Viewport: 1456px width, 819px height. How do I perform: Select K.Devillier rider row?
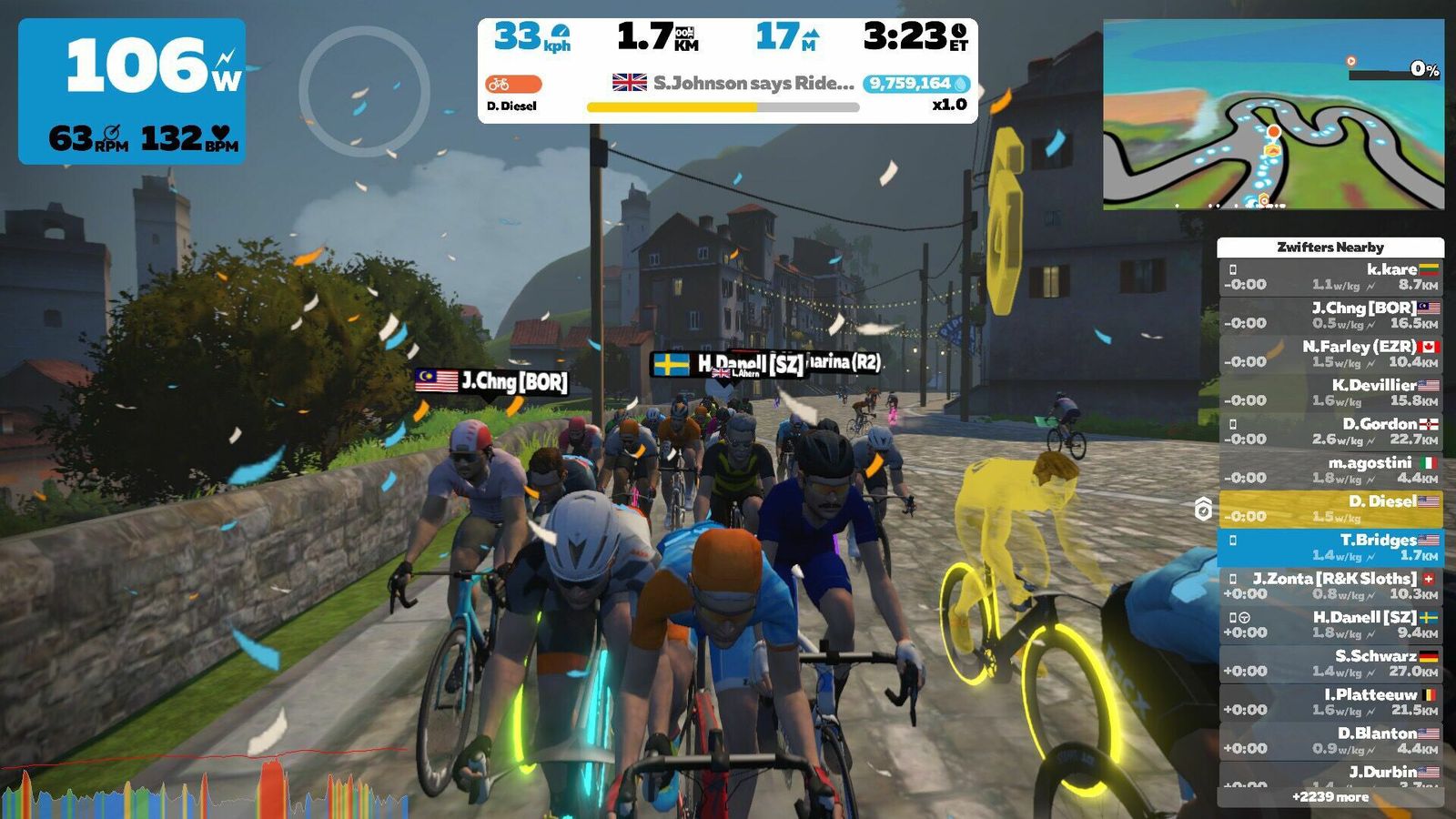1330,392
